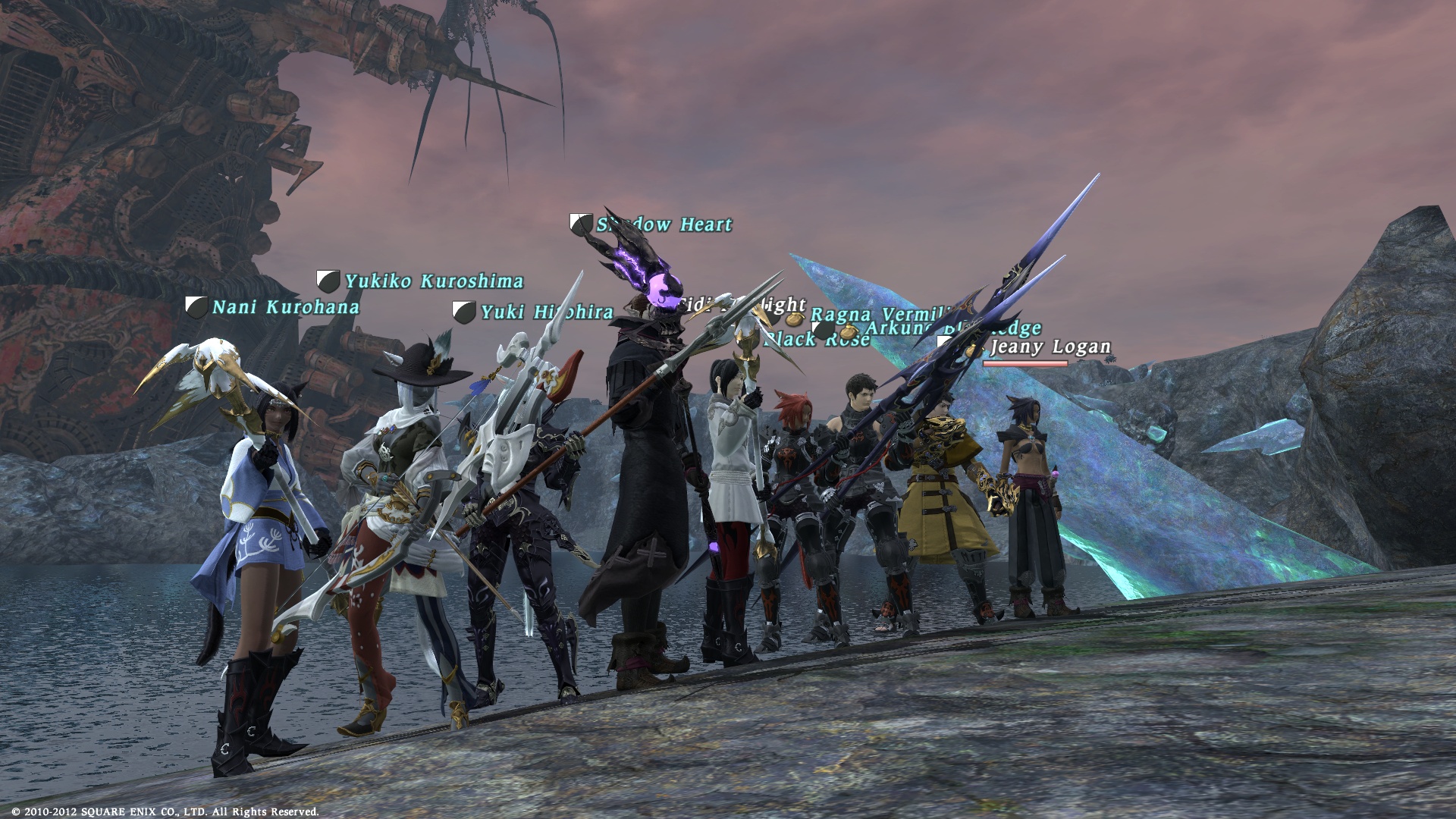Choose the Black Rose name label
Viewport: 1456px width, 819px height.
816,339
